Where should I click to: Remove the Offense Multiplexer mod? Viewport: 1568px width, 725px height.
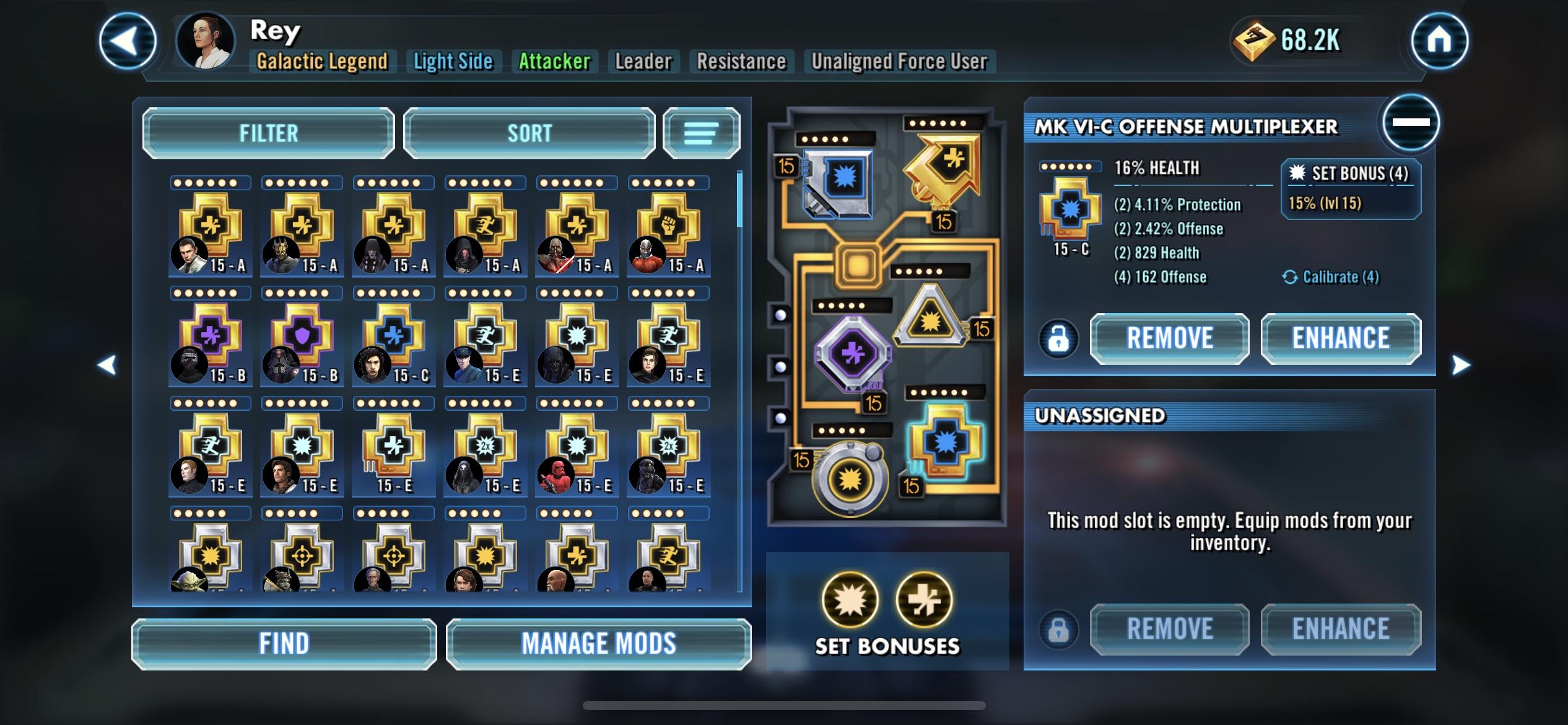pyautogui.click(x=1169, y=338)
